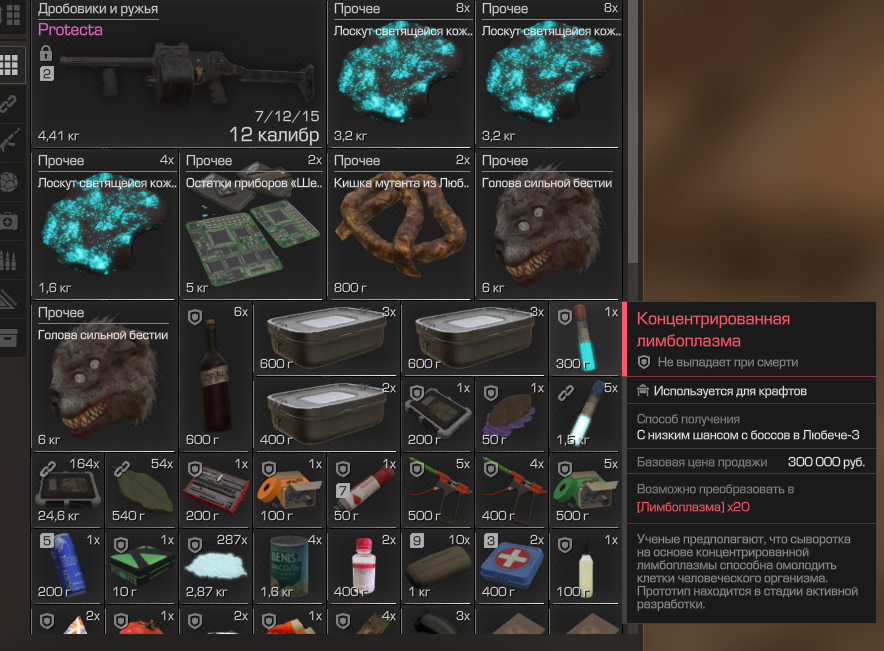Open the weapons filter with rifle icon

coord(10,140)
